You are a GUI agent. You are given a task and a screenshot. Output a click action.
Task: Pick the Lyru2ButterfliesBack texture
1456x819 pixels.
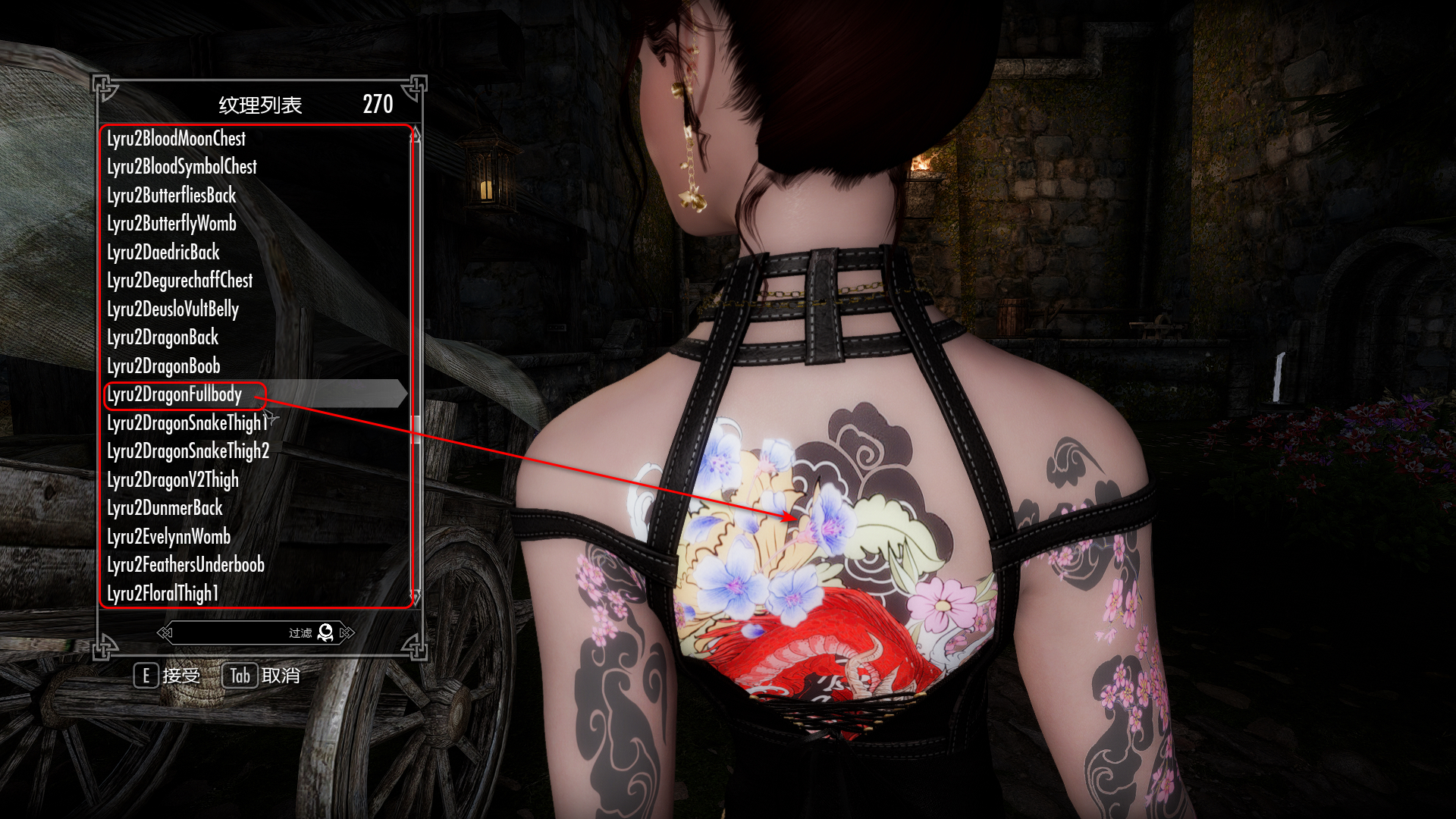coord(171,196)
